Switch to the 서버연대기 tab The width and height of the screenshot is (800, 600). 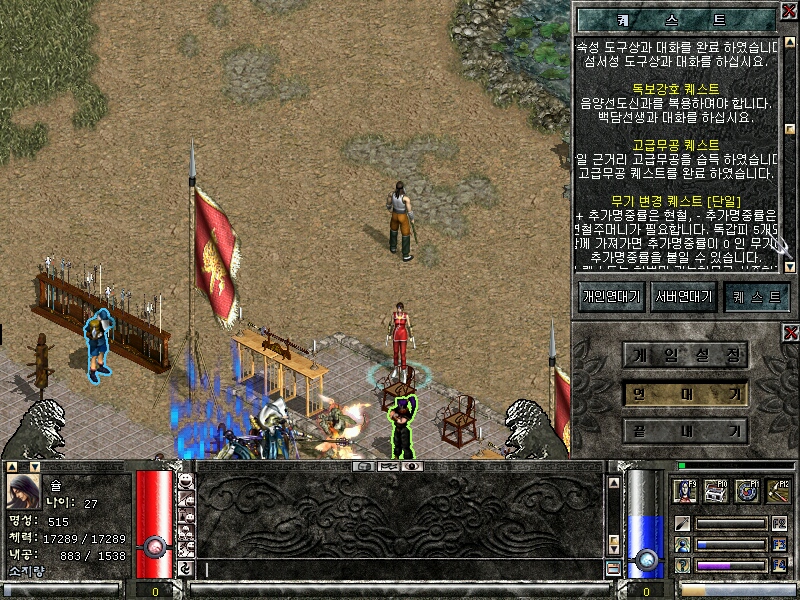pos(683,296)
